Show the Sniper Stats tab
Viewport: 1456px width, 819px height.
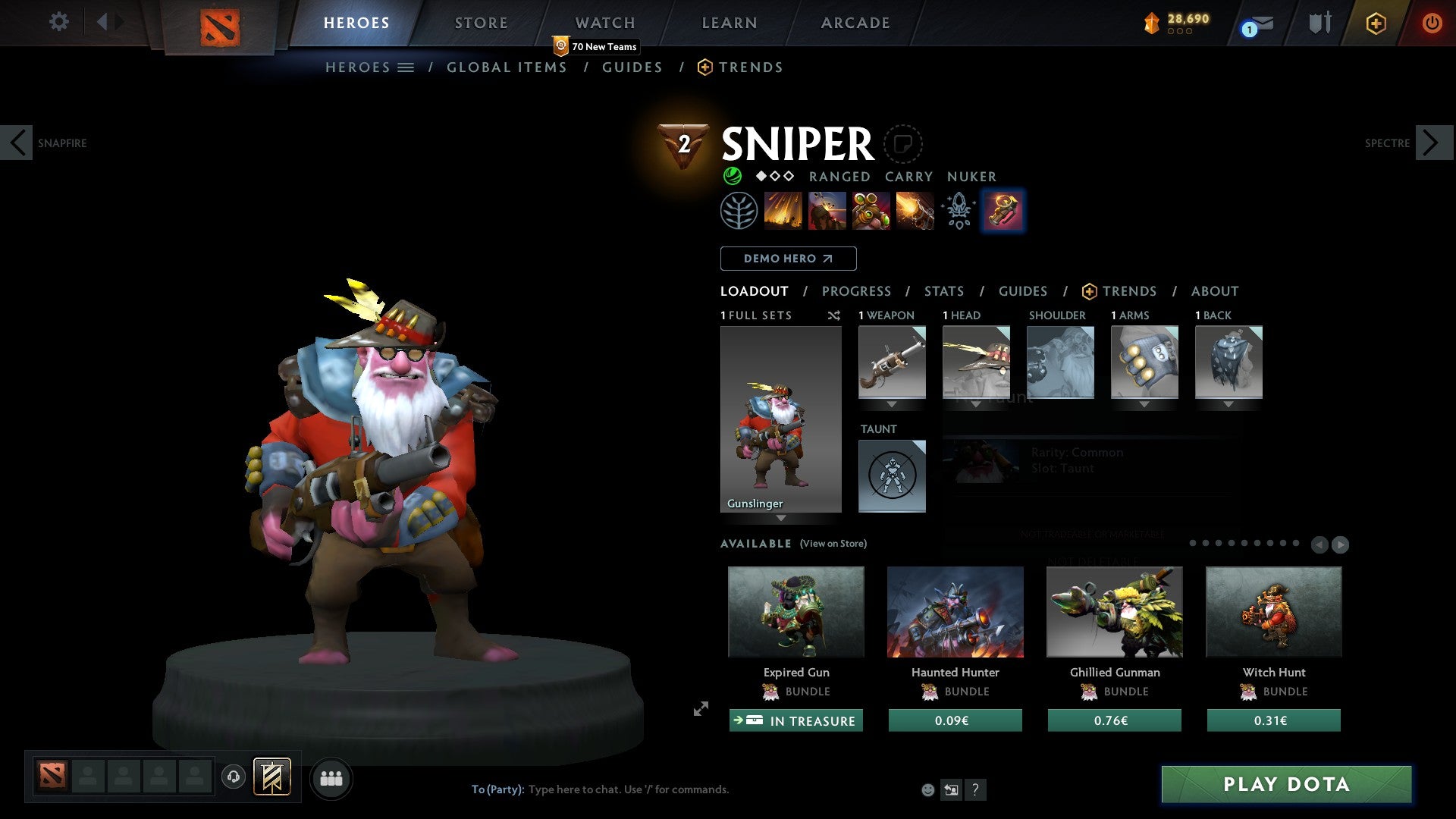click(x=943, y=291)
